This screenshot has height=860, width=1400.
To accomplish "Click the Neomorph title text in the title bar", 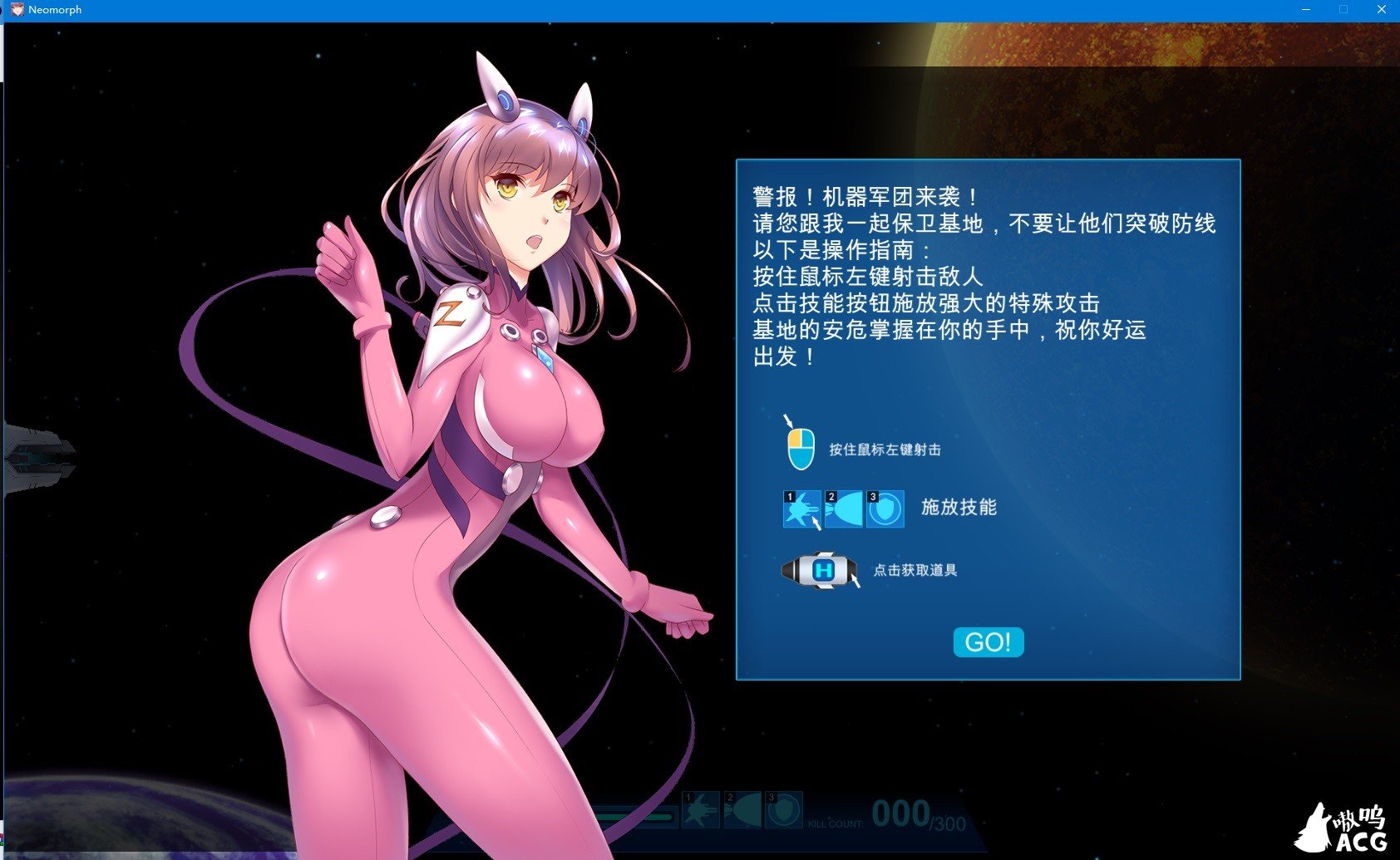I will [x=52, y=9].
